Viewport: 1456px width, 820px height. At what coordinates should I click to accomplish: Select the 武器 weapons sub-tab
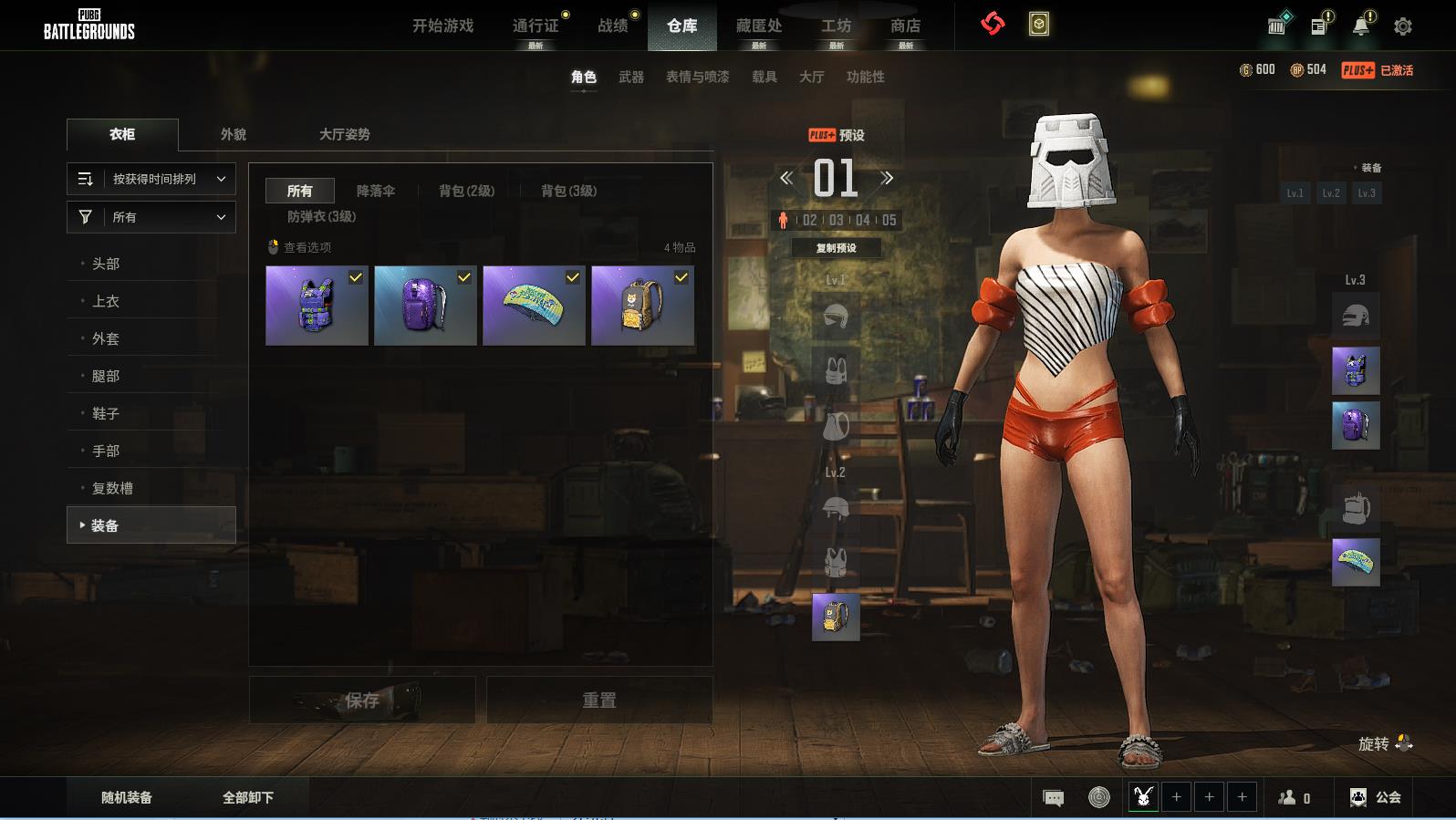pyautogui.click(x=630, y=77)
